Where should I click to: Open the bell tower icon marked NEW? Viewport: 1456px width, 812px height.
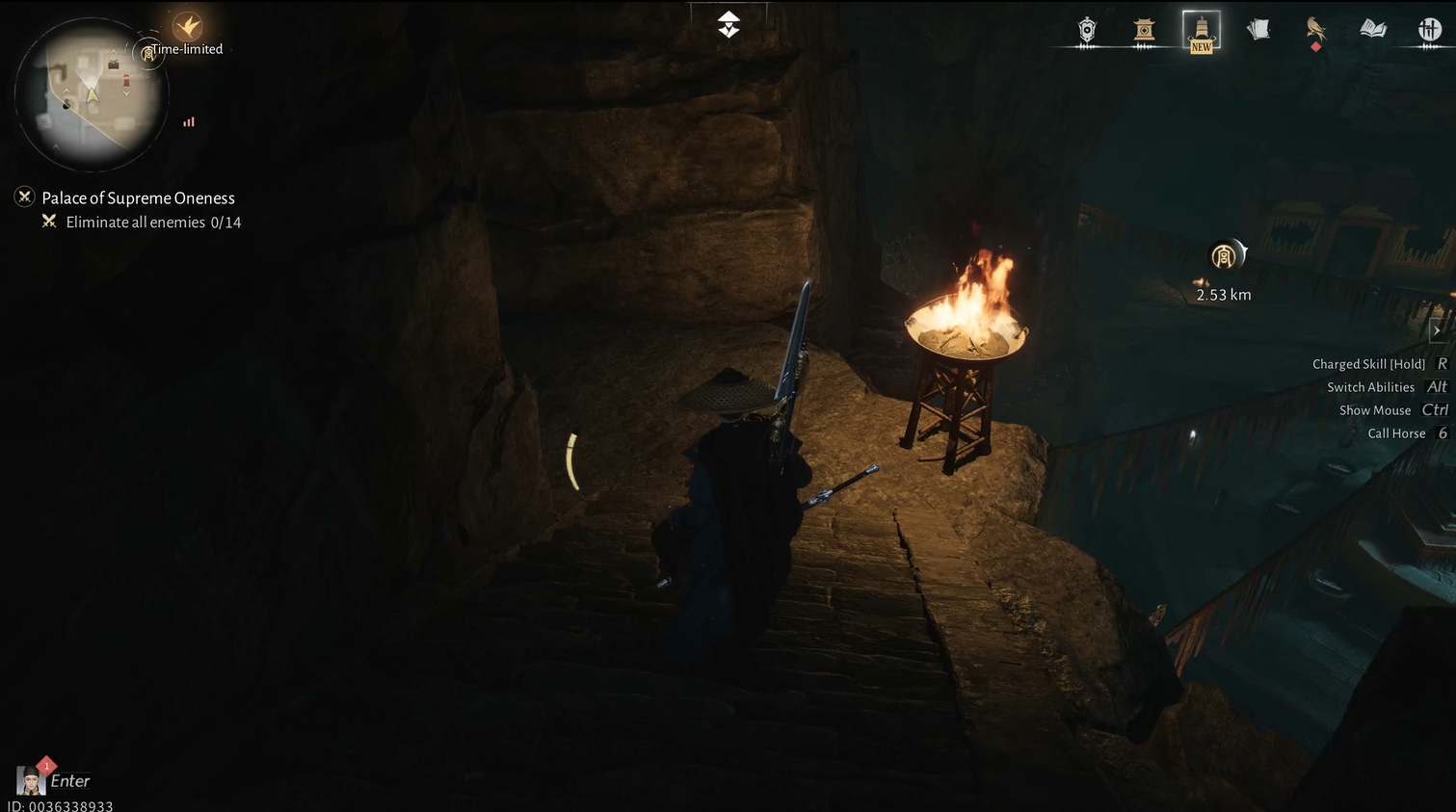[x=1201, y=31]
